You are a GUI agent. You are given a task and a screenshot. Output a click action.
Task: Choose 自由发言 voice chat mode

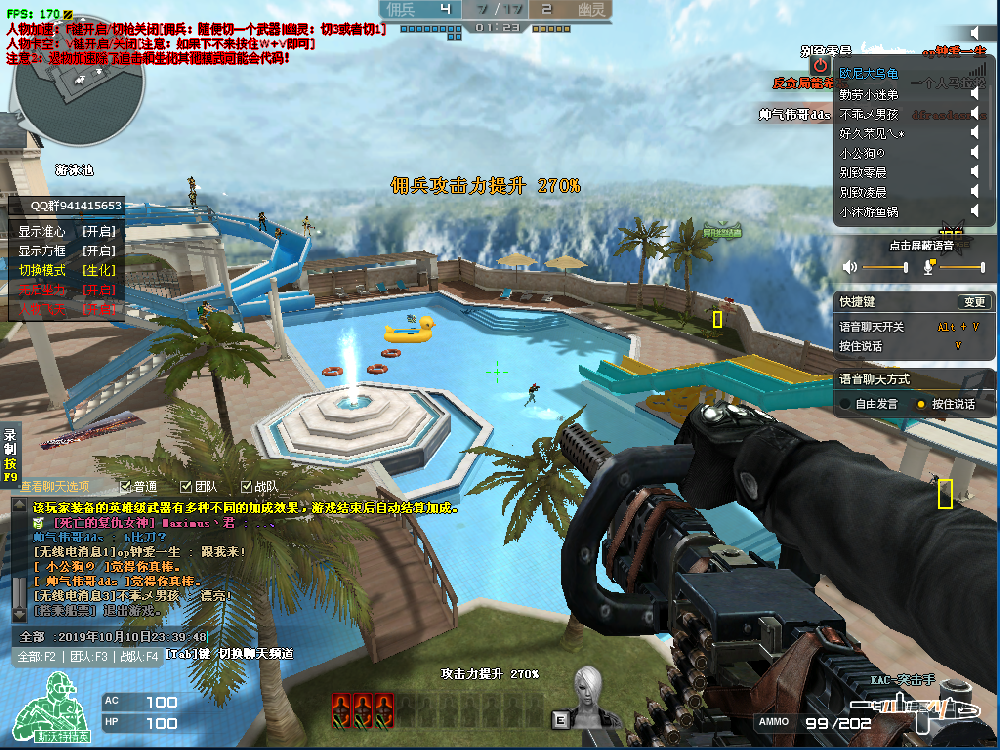click(x=846, y=404)
